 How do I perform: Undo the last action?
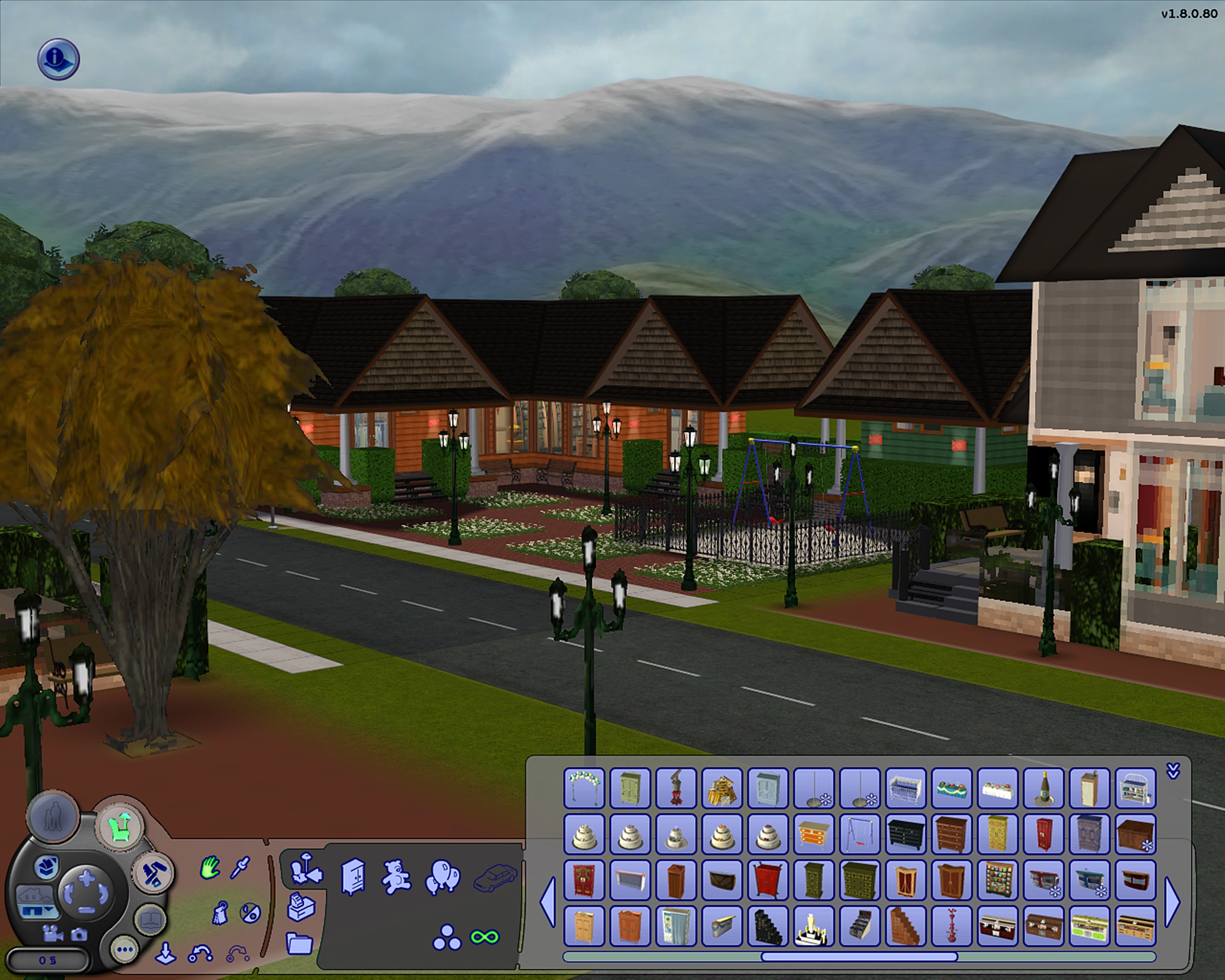200,954
